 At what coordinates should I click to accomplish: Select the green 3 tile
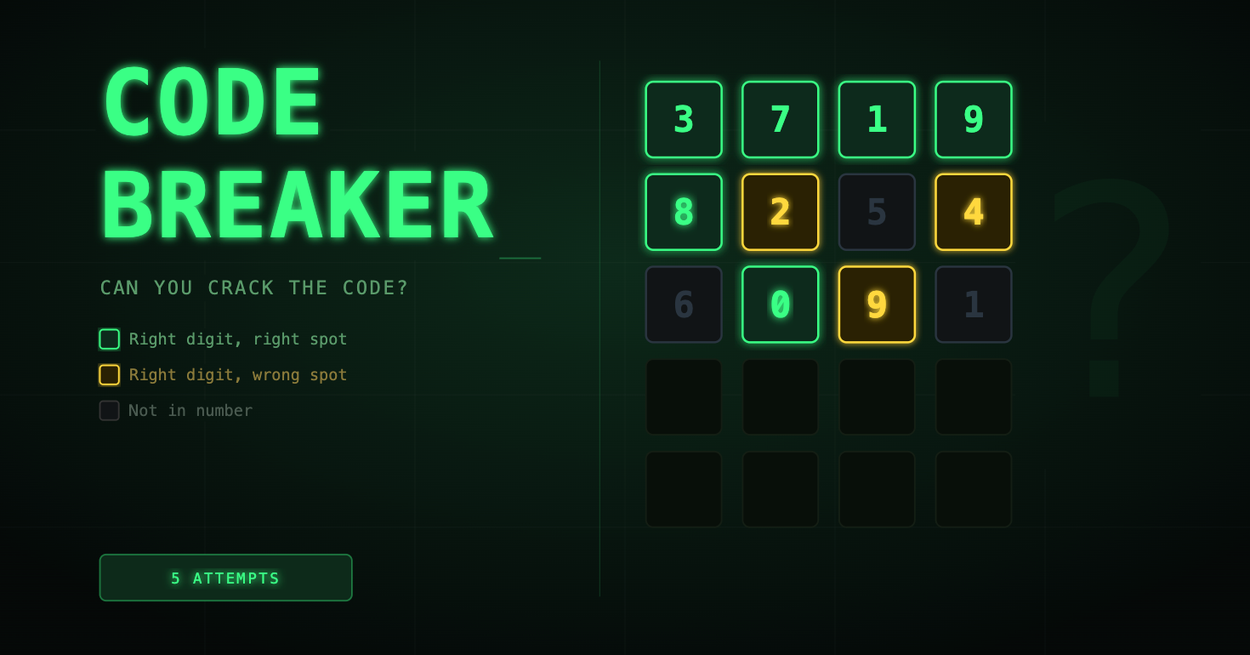683,119
